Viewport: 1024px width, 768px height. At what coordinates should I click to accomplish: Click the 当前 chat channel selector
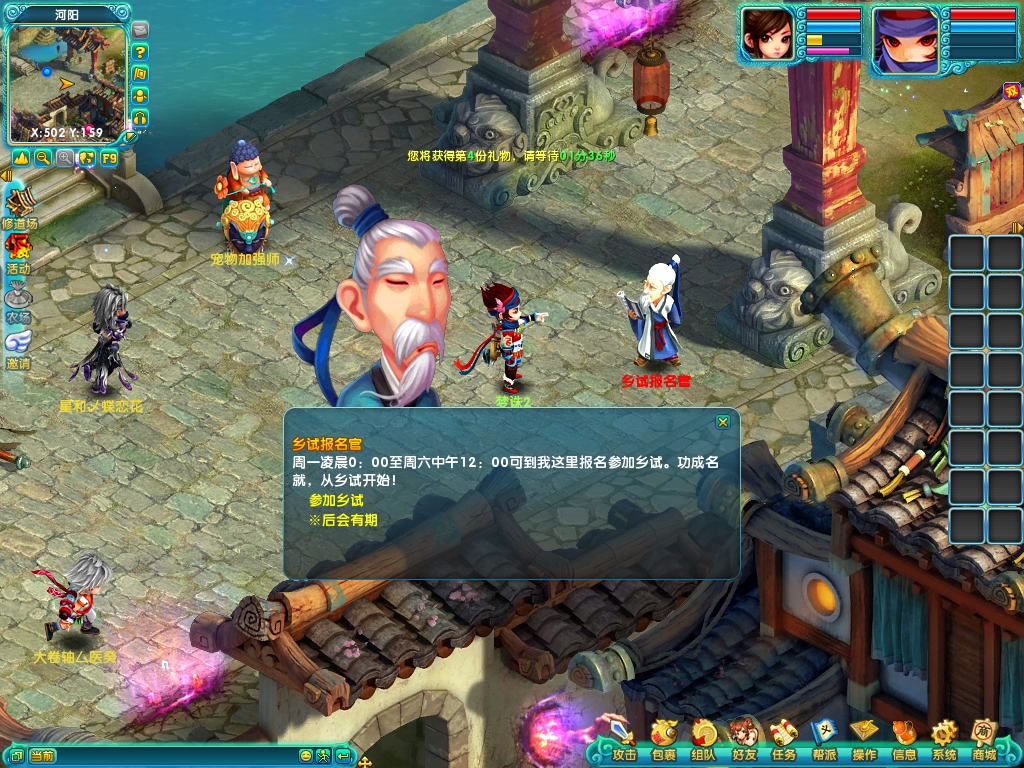point(42,755)
